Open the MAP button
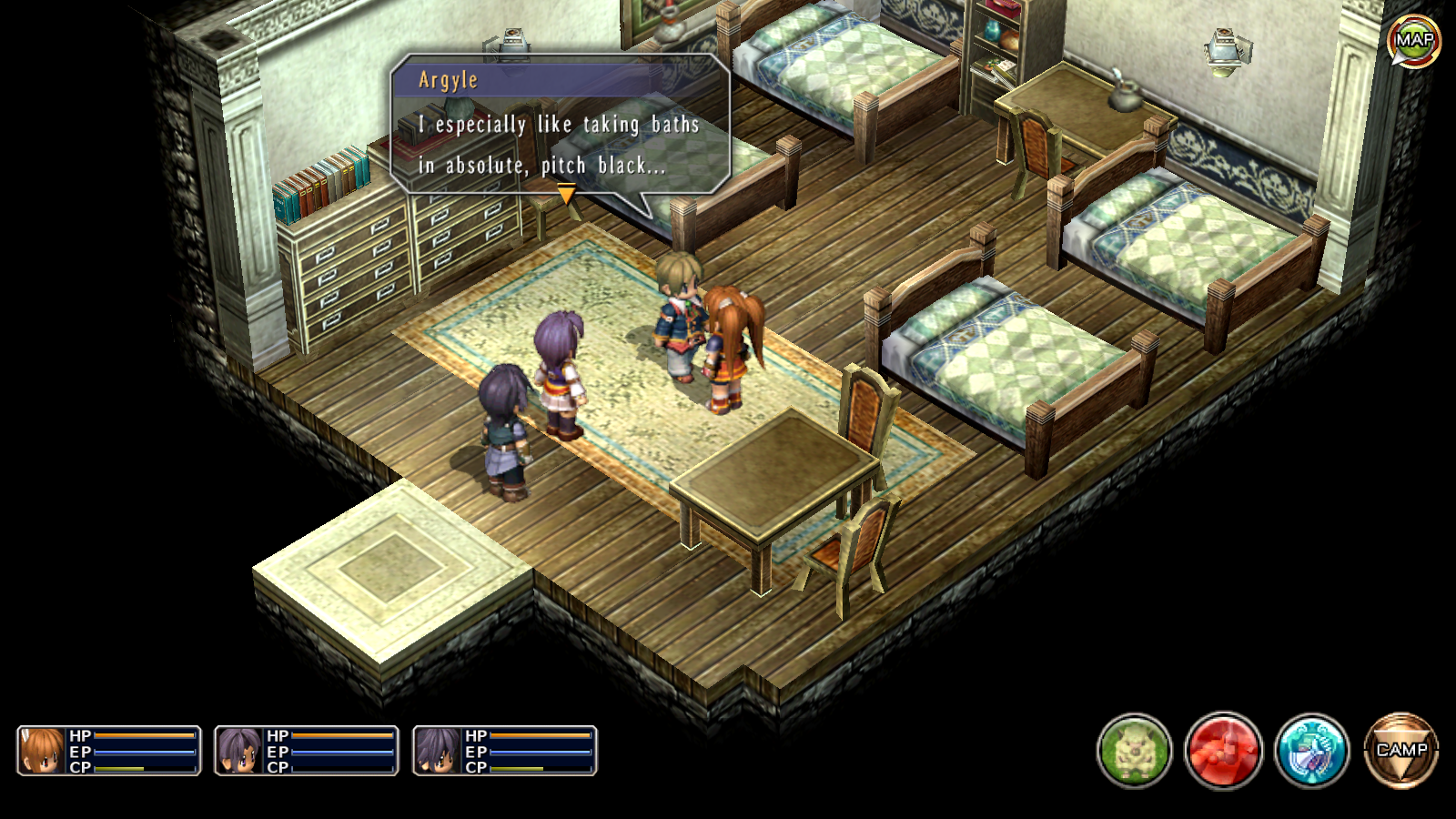 [1413, 40]
